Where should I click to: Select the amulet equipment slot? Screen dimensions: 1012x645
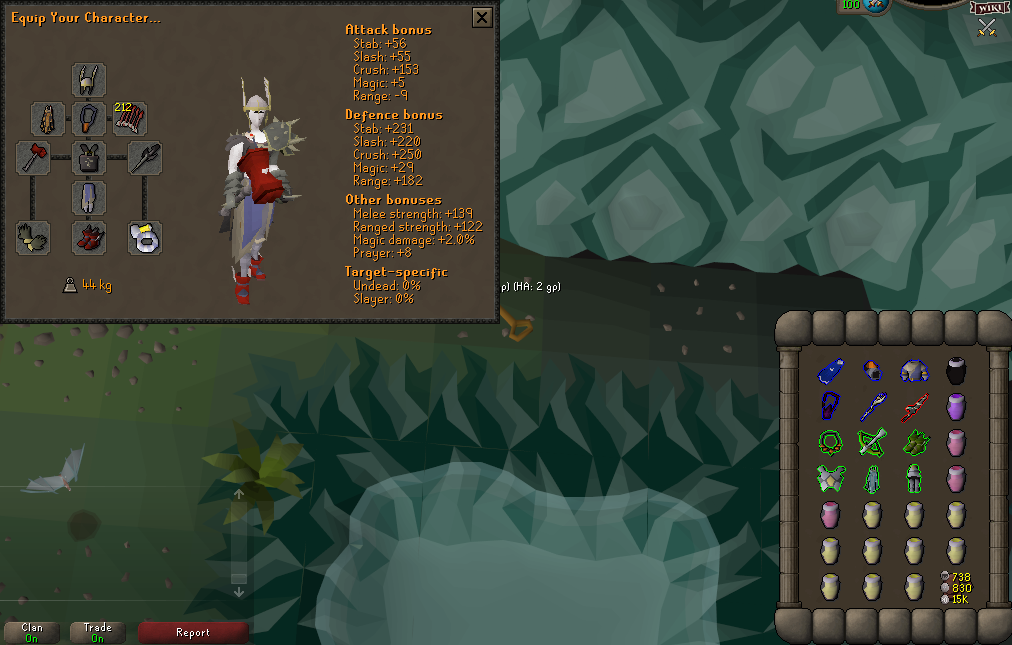pyautogui.click(x=89, y=119)
